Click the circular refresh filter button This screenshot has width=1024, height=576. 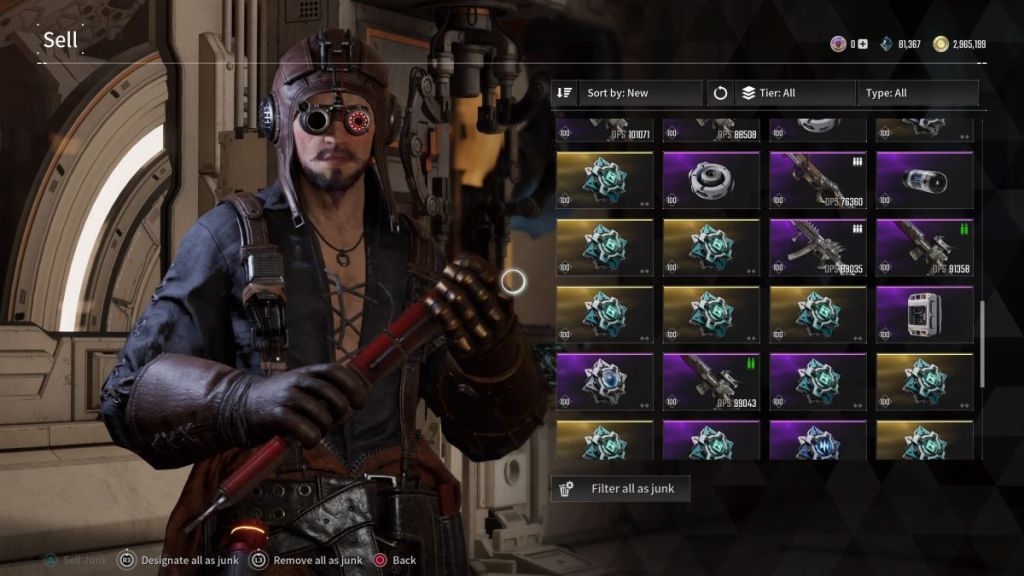click(x=720, y=93)
